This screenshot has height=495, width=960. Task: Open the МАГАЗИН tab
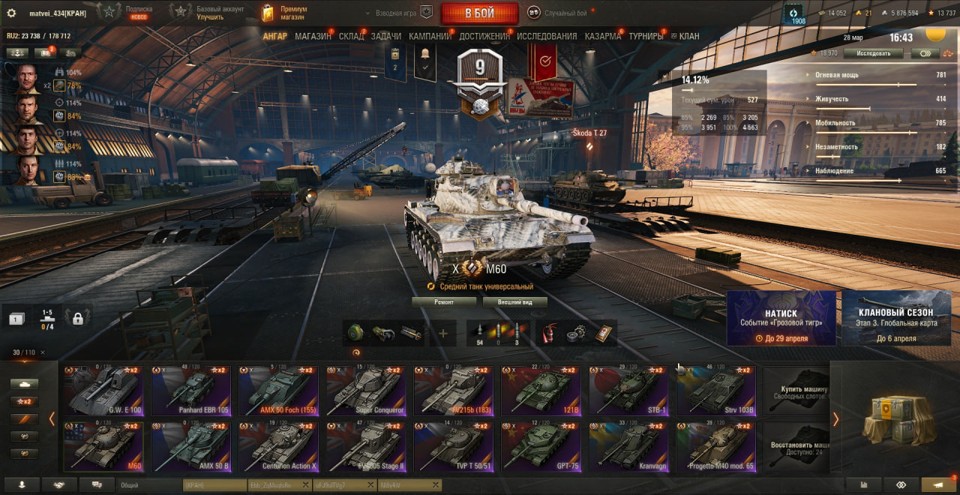point(313,36)
